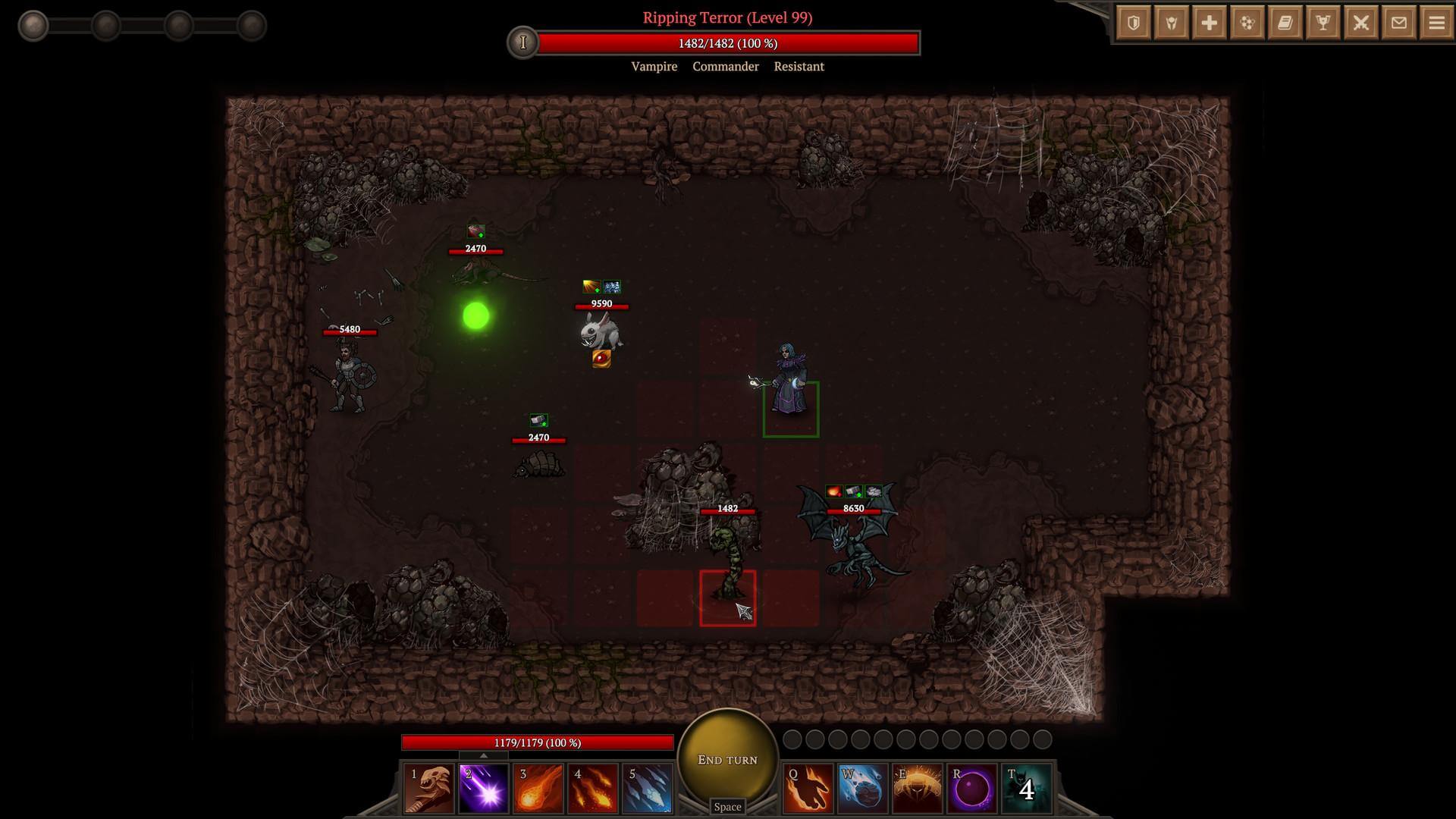Cast the purple arcane bolt spell

click(484, 789)
